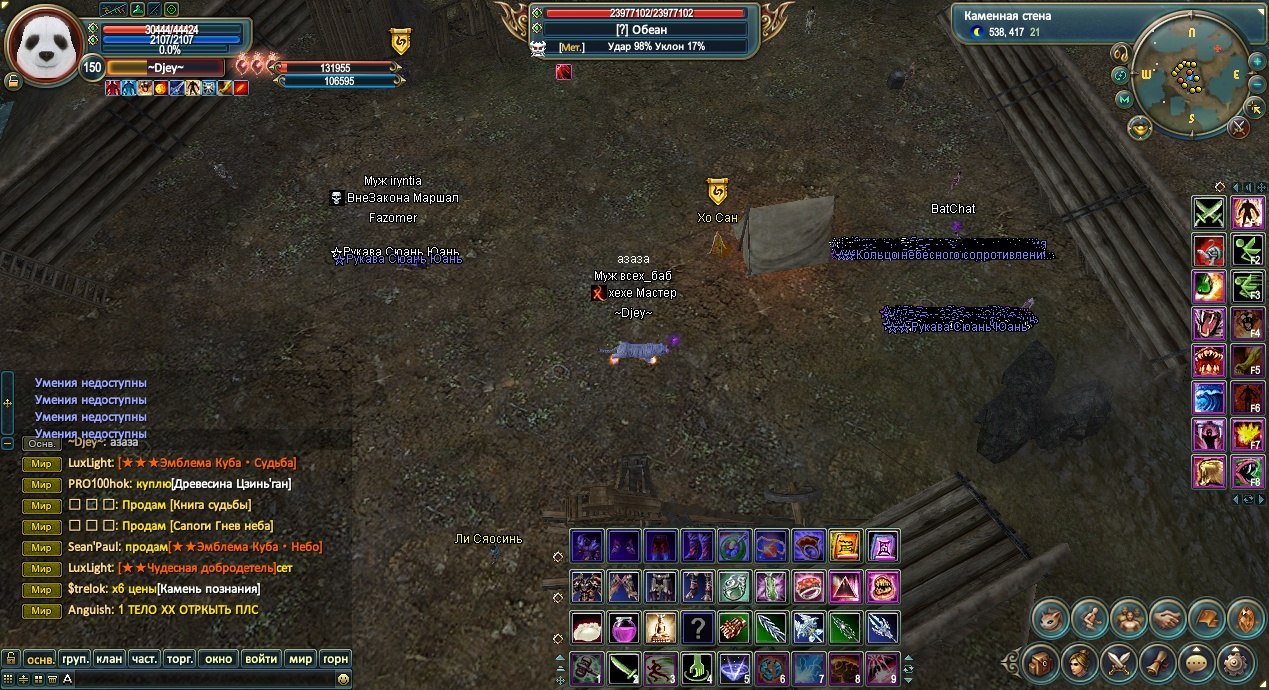Image resolution: width=1269 pixels, height=690 pixels.
Task: Use the running figure skill in slot 3
Action: tap(660, 667)
